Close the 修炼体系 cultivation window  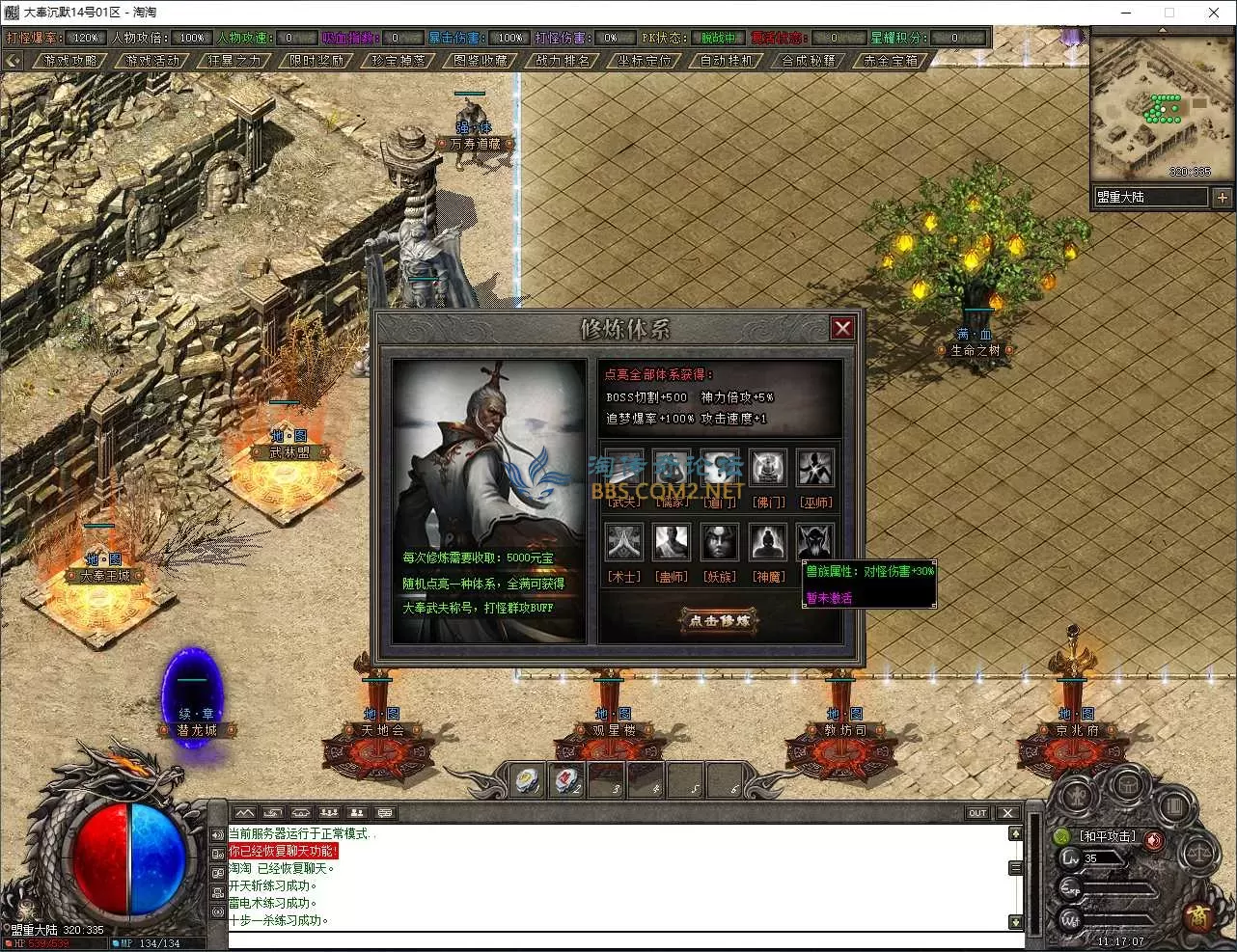point(842,328)
